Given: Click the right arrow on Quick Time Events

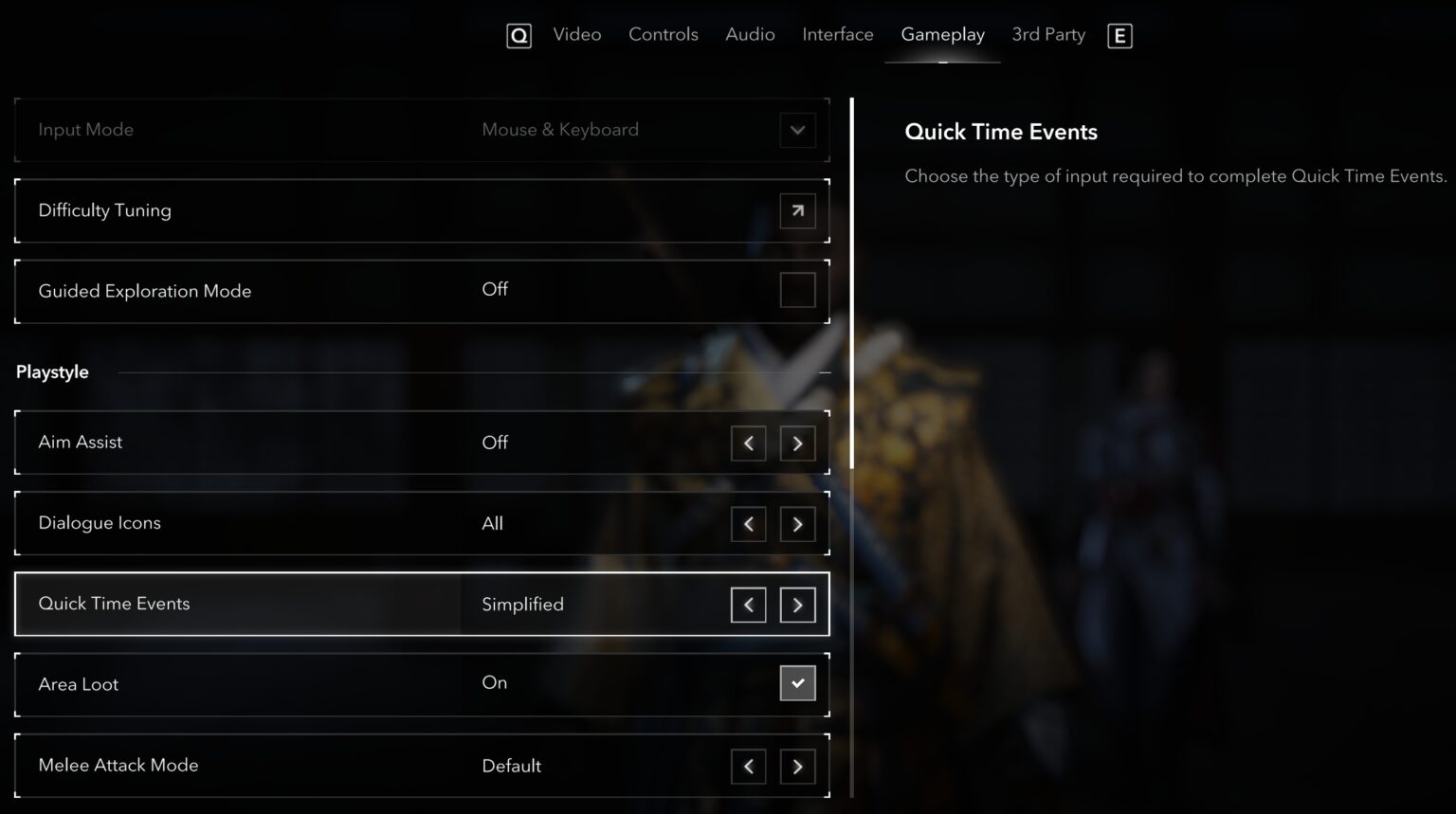Looking at the screenshot, I should pyautogui.click(x=797, y=605).
